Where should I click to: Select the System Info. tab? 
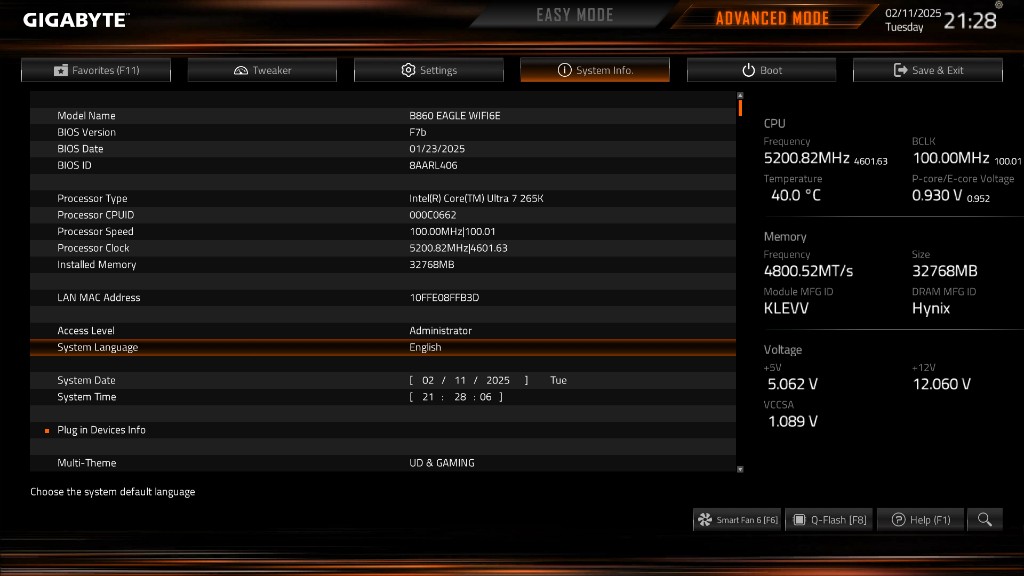tap(595, 70)
